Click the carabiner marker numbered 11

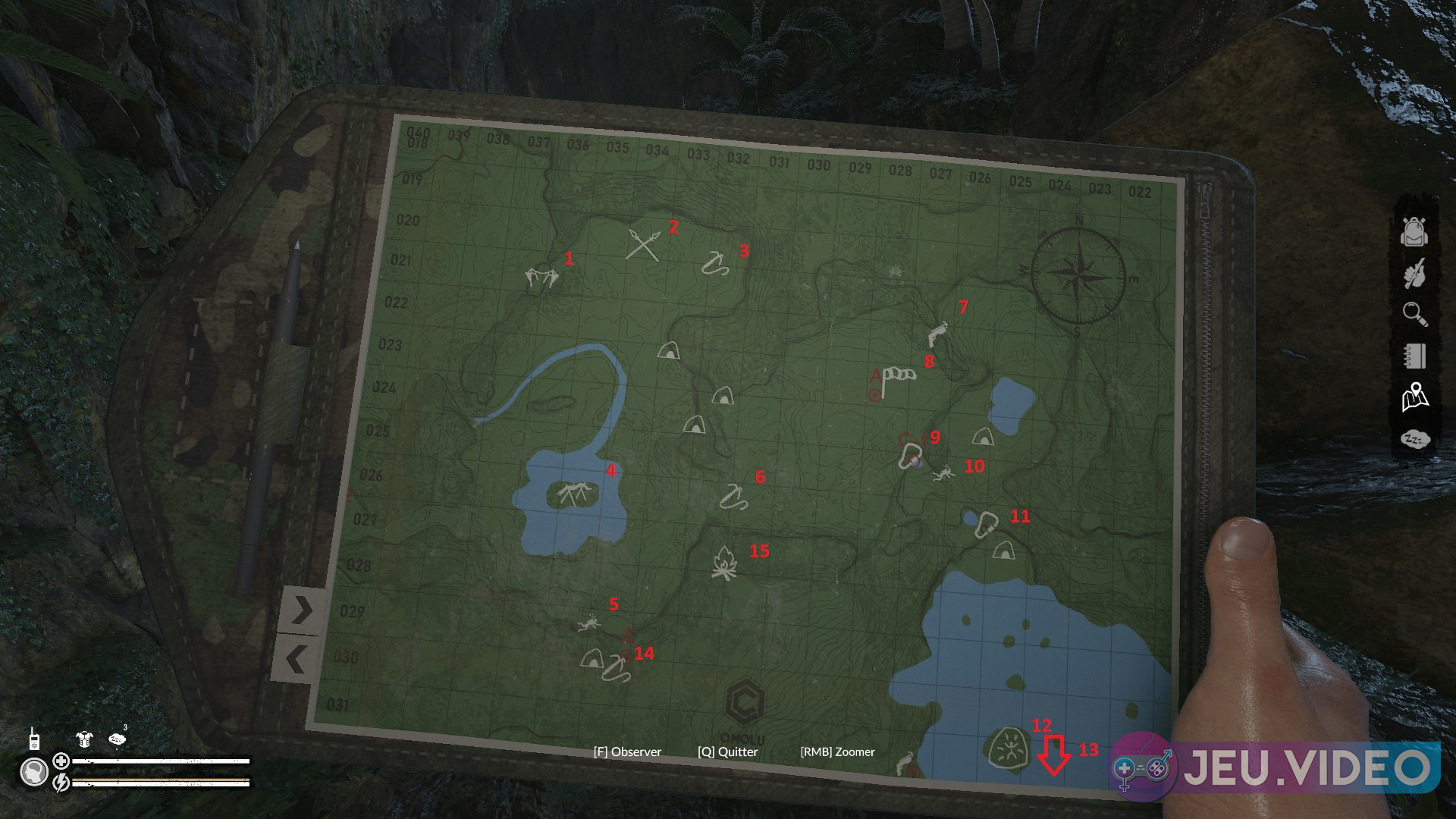tap(987, 524)
